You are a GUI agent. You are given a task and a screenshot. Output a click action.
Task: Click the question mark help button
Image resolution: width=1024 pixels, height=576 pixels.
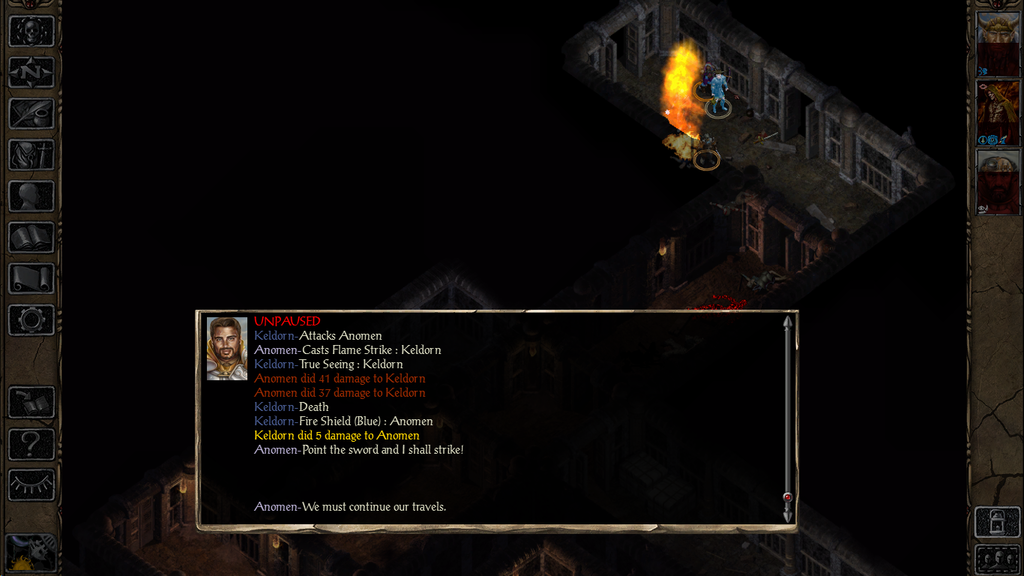(x=31, y=443)
